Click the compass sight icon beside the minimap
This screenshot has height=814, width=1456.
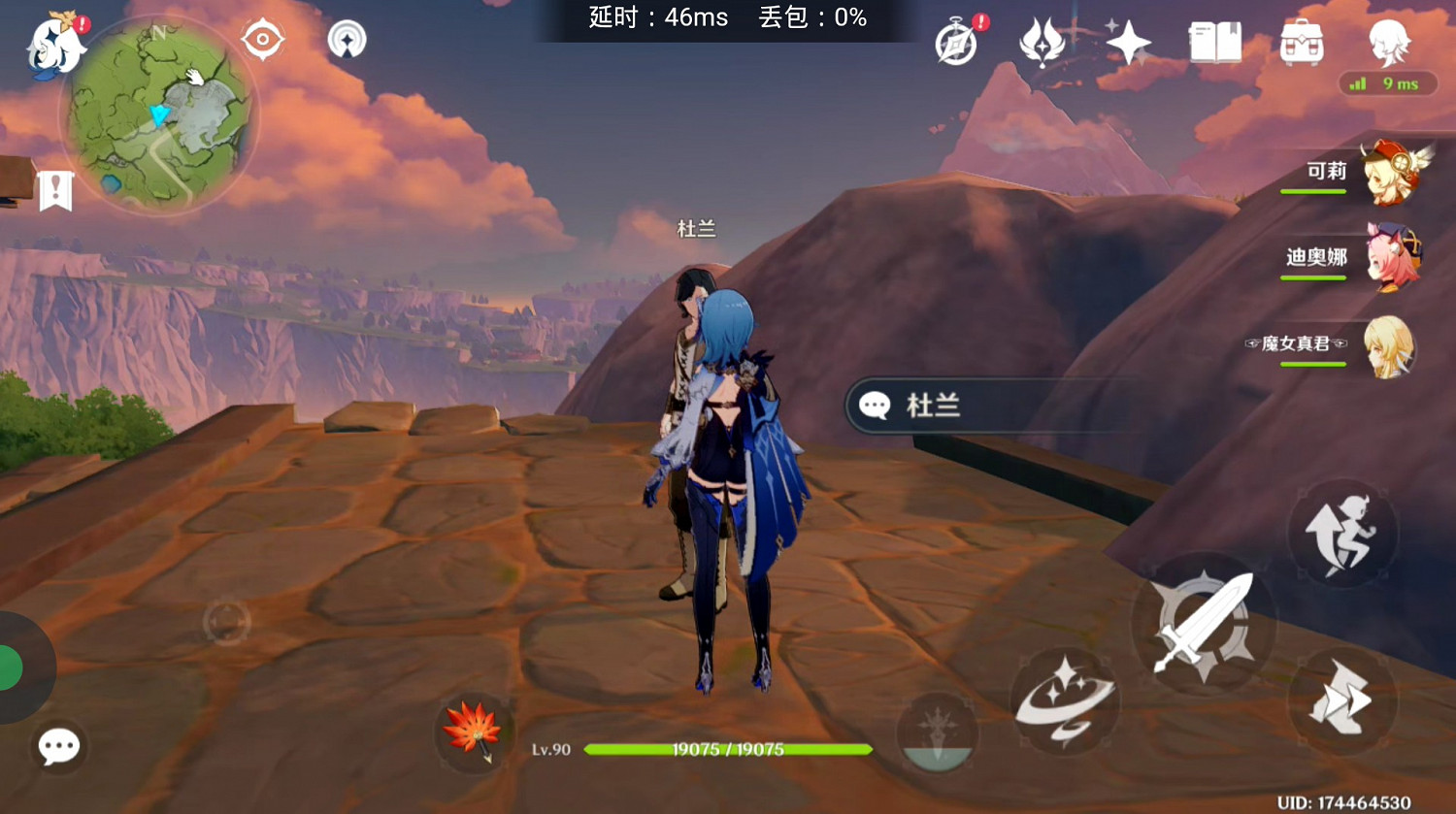[x=262, y=39]
